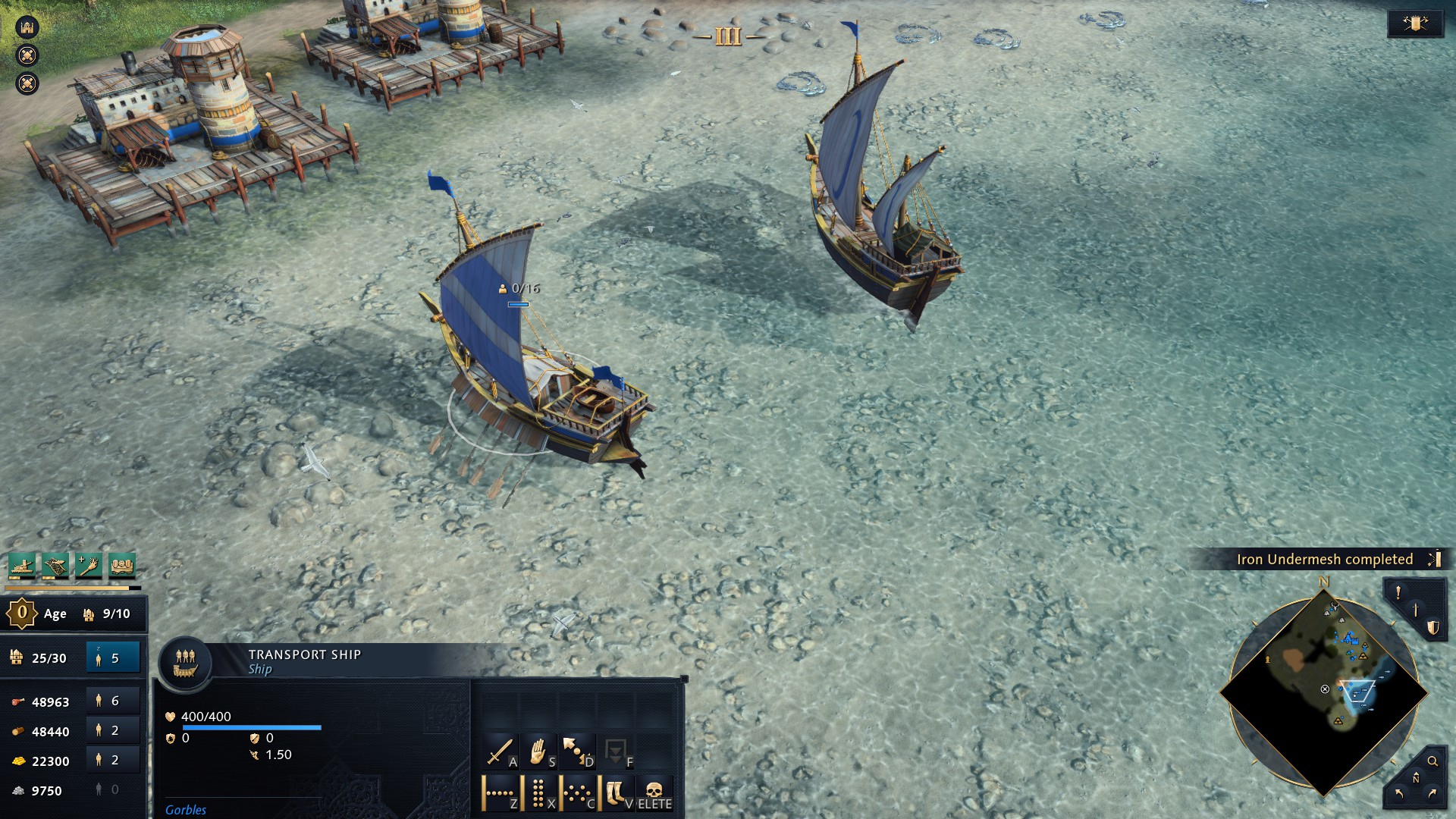The width and height of the screenshot is (1456, 819).
Task: Rotate the camera counterclockwise
Action: [1399, 794]
